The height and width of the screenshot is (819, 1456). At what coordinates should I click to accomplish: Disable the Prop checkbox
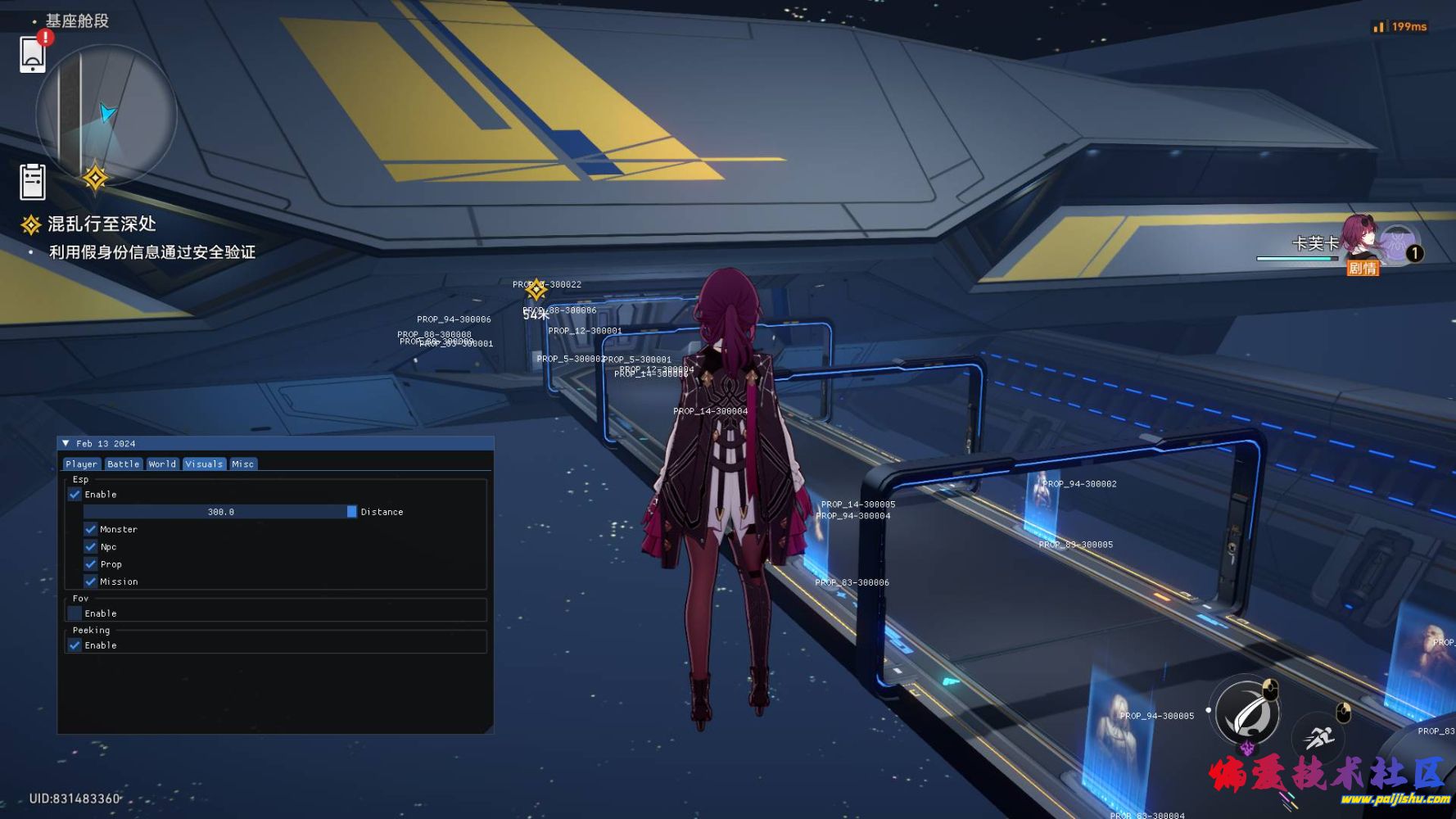91,564
